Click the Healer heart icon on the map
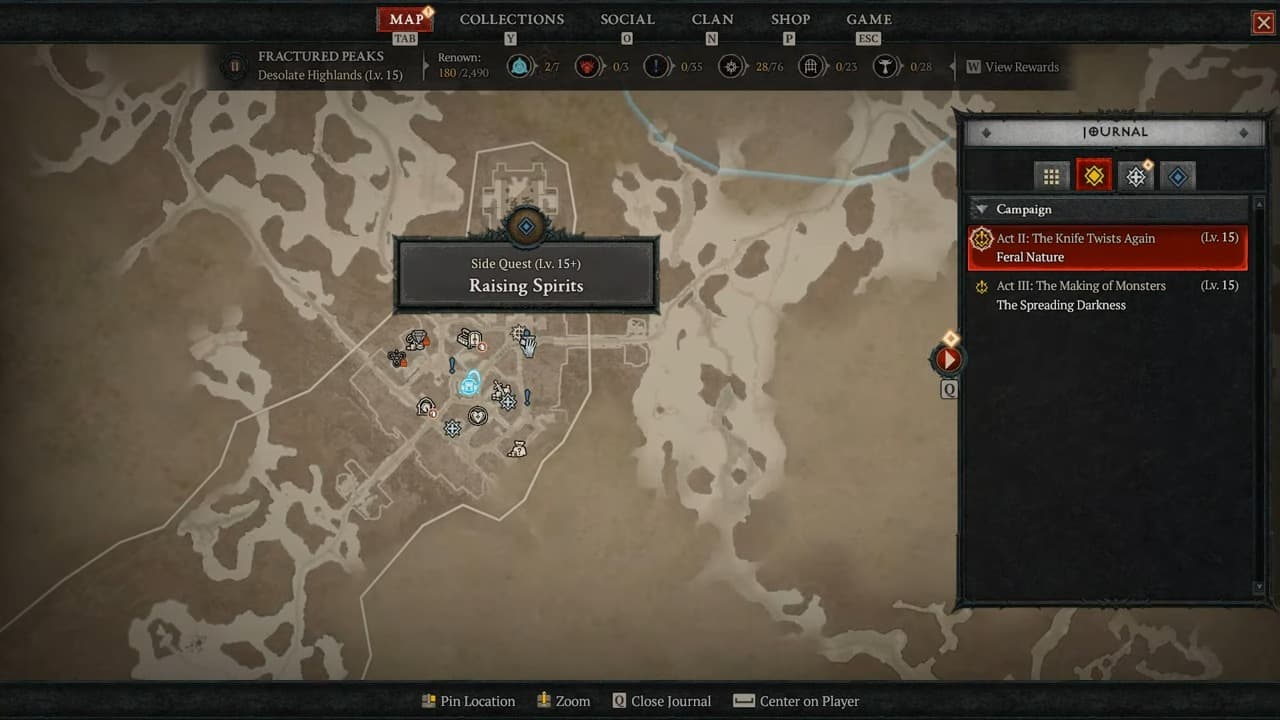 [478, 416]
